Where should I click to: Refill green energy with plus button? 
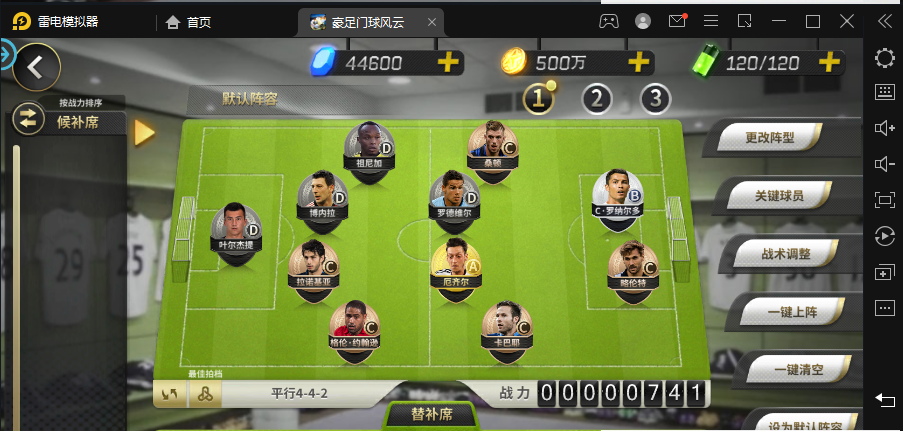tap(829, 62)
